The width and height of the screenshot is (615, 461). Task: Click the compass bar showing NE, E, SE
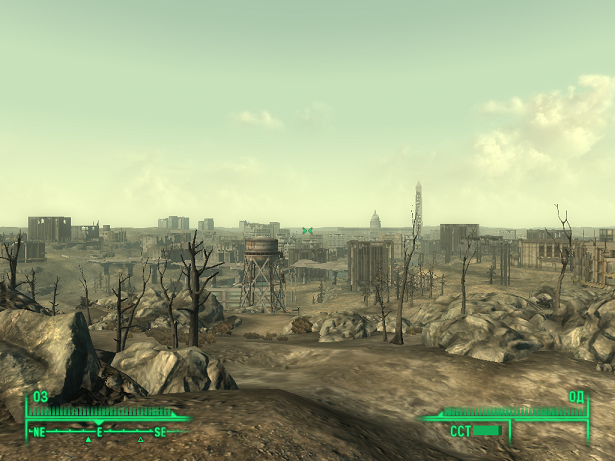click(99, 432)
